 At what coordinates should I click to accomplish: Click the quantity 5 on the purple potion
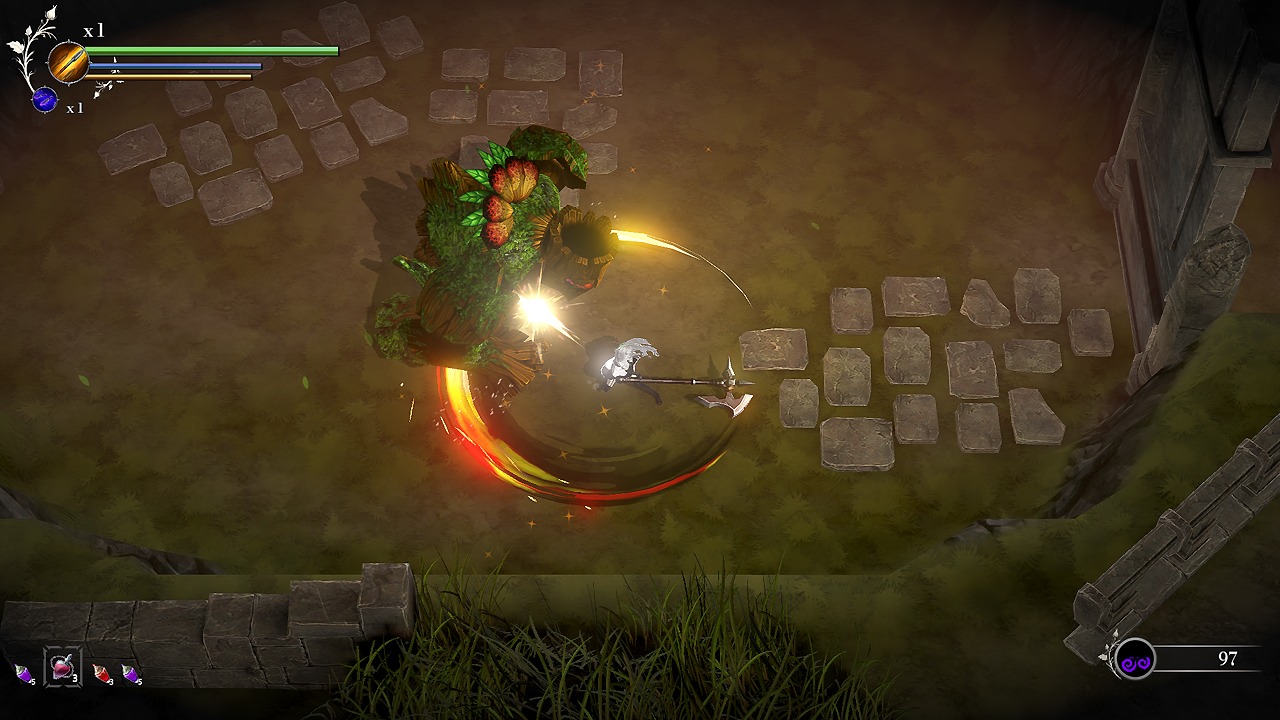coord(139,680)
